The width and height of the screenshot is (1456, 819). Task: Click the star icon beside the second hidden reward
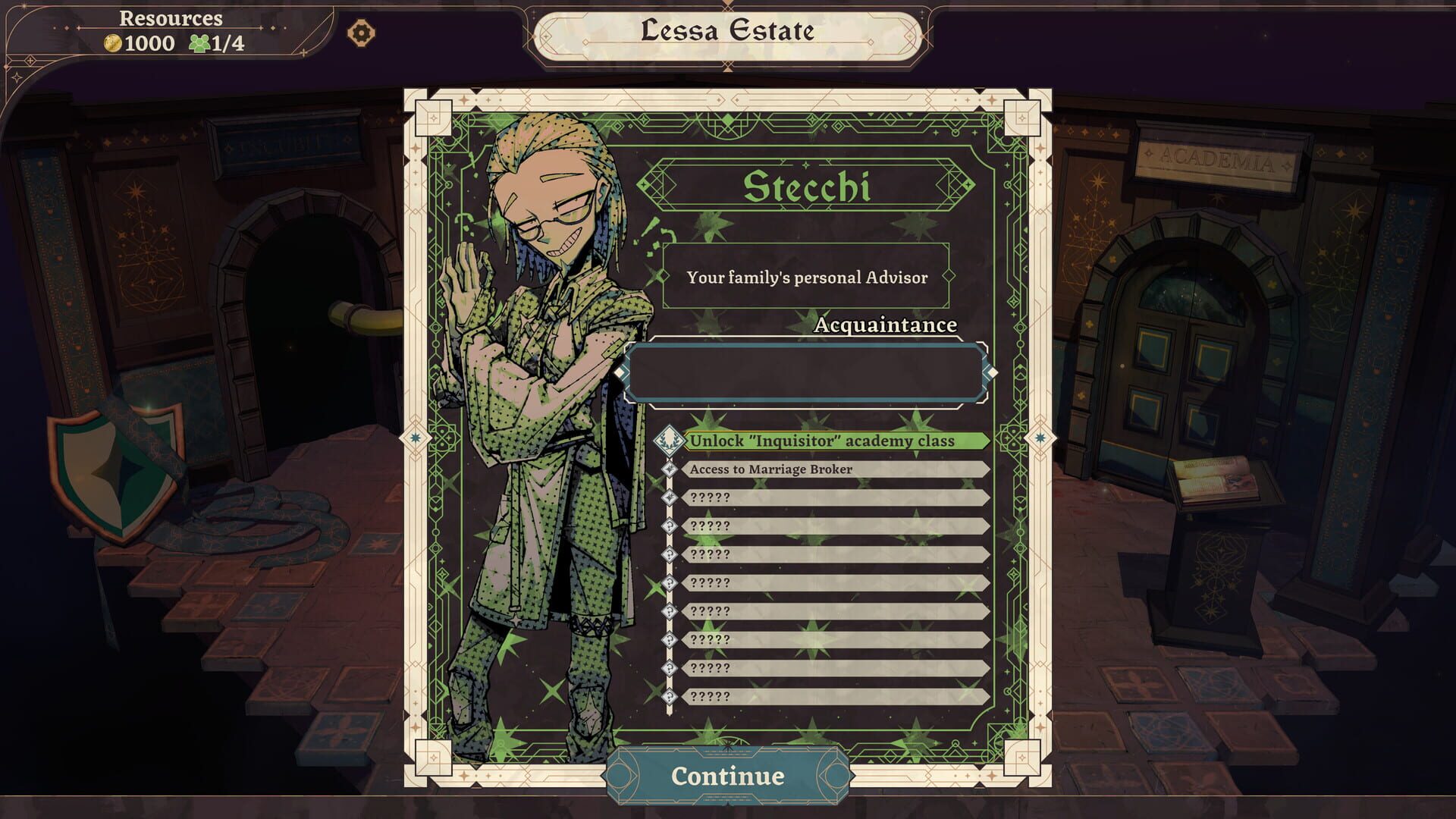[671, 497]
